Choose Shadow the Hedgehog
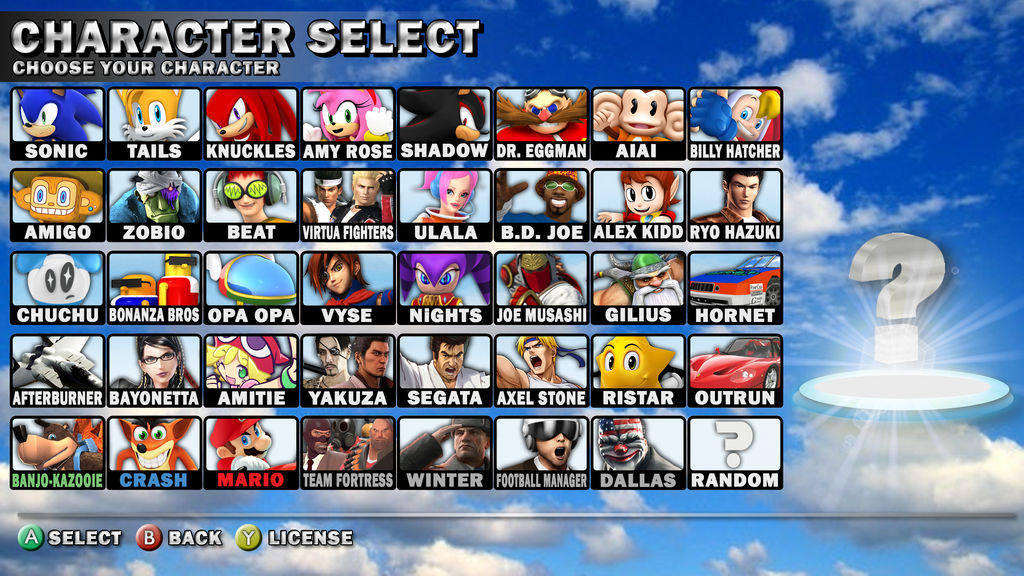The width and height of the screenshot is (1024, 576). coord(444,123)
